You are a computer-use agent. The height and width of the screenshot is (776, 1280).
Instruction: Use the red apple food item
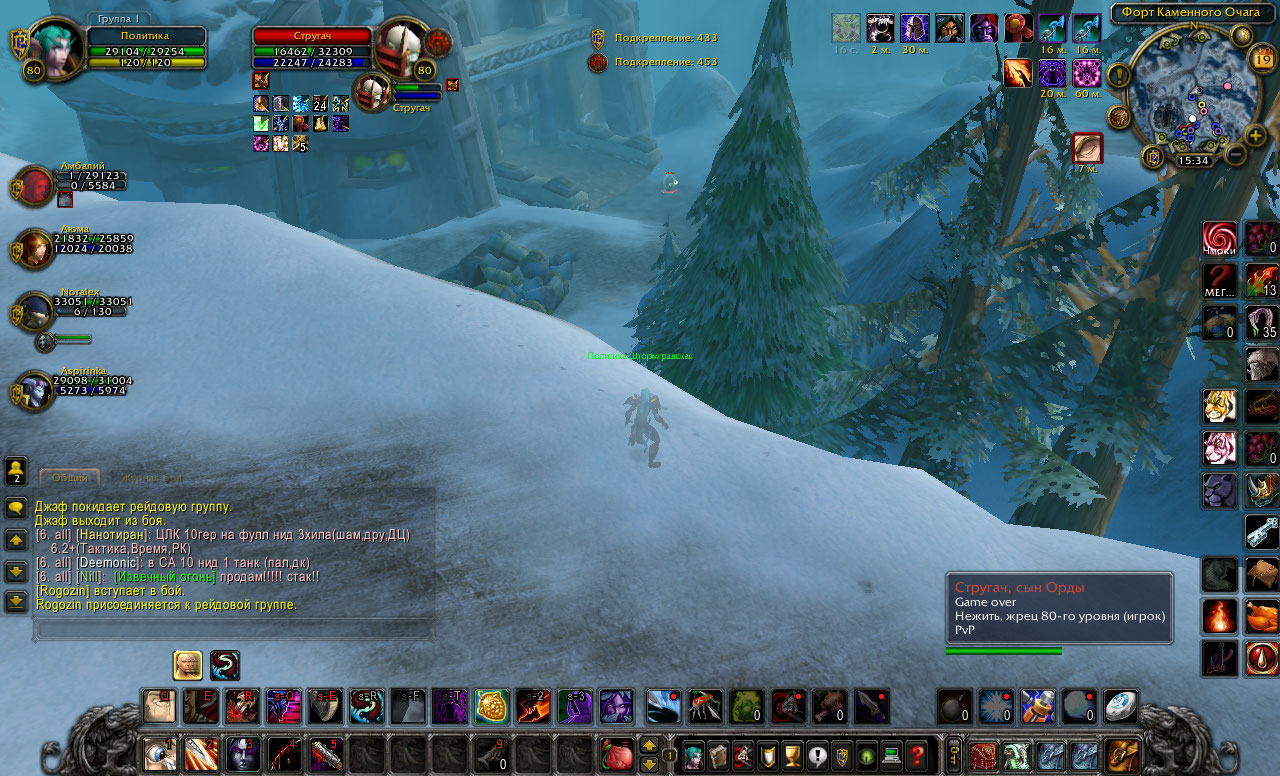click(x=617, y=755)
